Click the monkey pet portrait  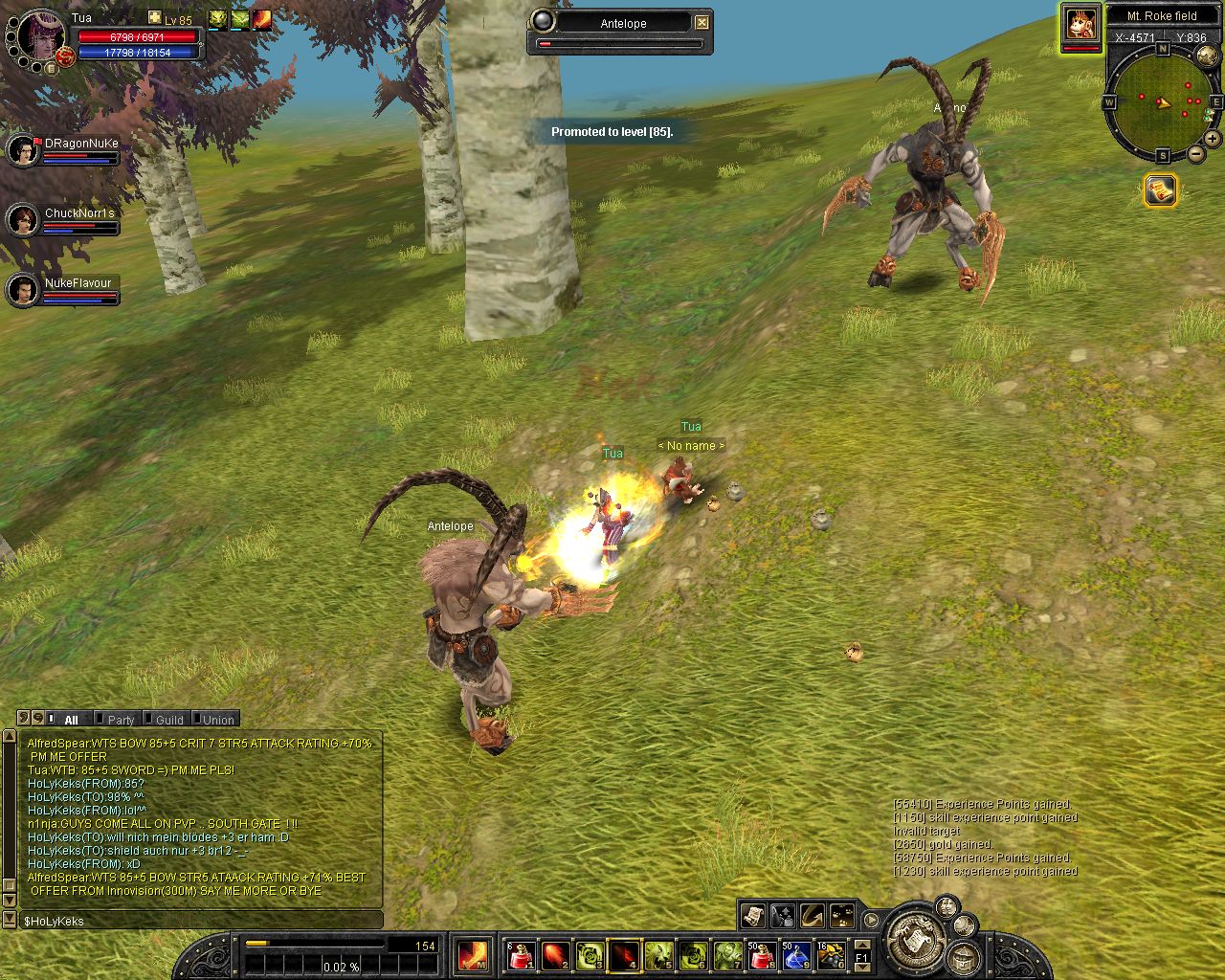tap(1081, 22)
